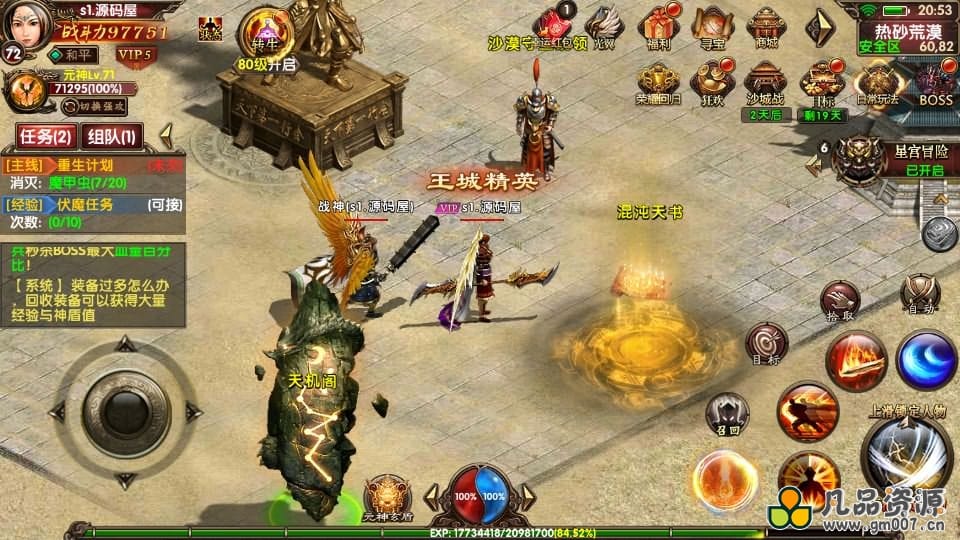Switch to the 组队 (Team) tab
Screen dimensions: 960x540
[112, 135]
